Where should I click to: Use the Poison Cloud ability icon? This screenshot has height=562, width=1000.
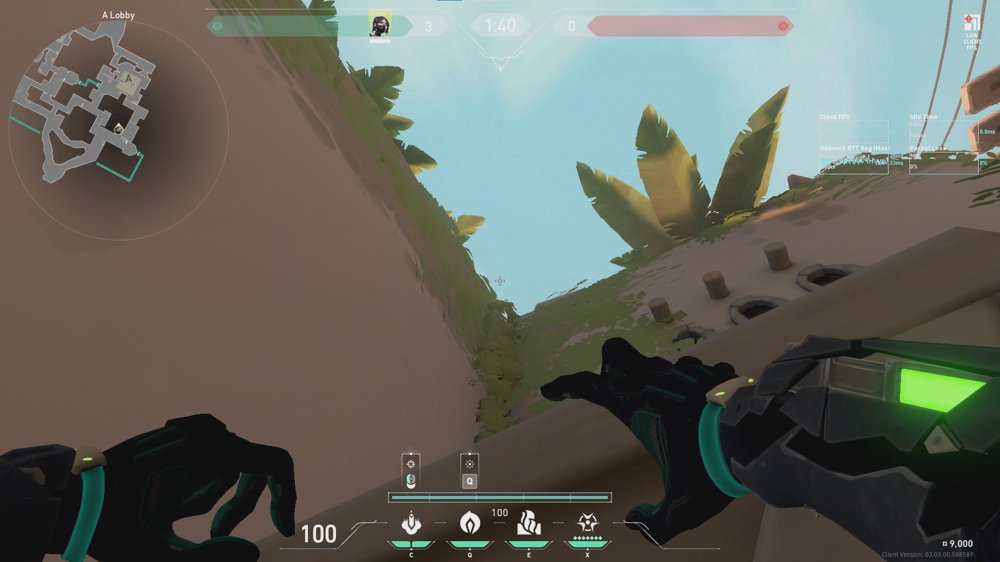(469, 523)
